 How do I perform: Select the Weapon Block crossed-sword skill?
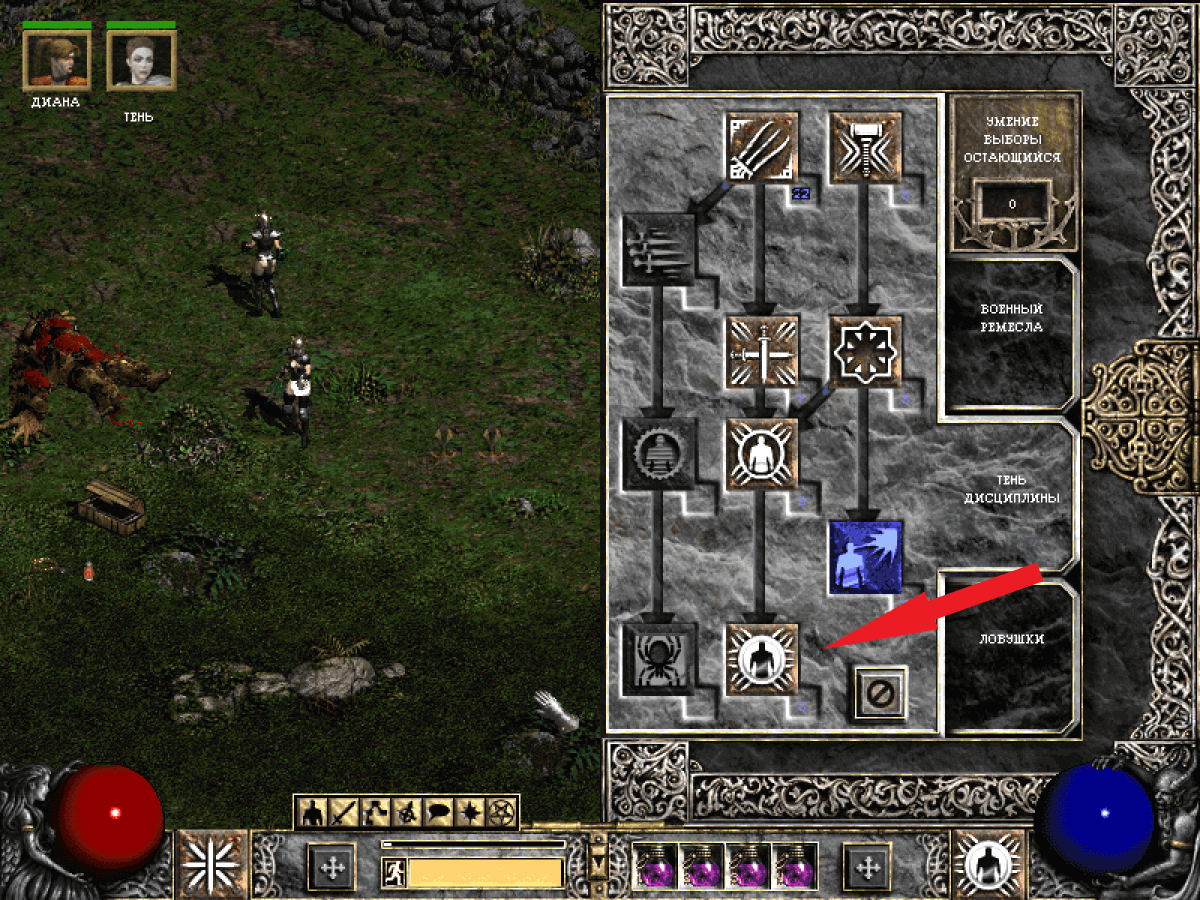pos(762,352)
